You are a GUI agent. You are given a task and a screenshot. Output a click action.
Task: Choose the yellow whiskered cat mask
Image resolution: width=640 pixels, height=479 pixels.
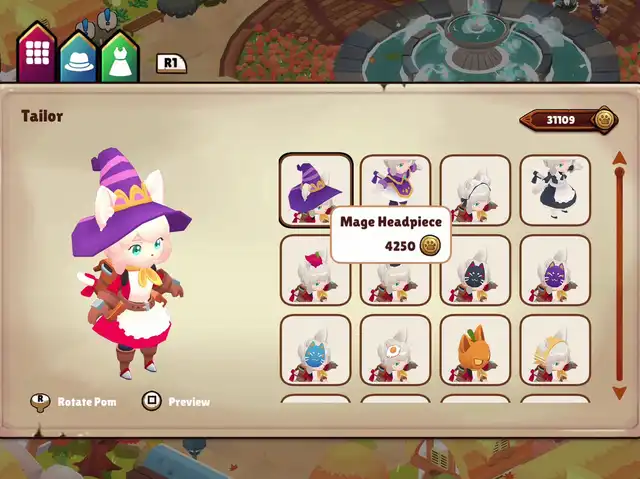555,350
